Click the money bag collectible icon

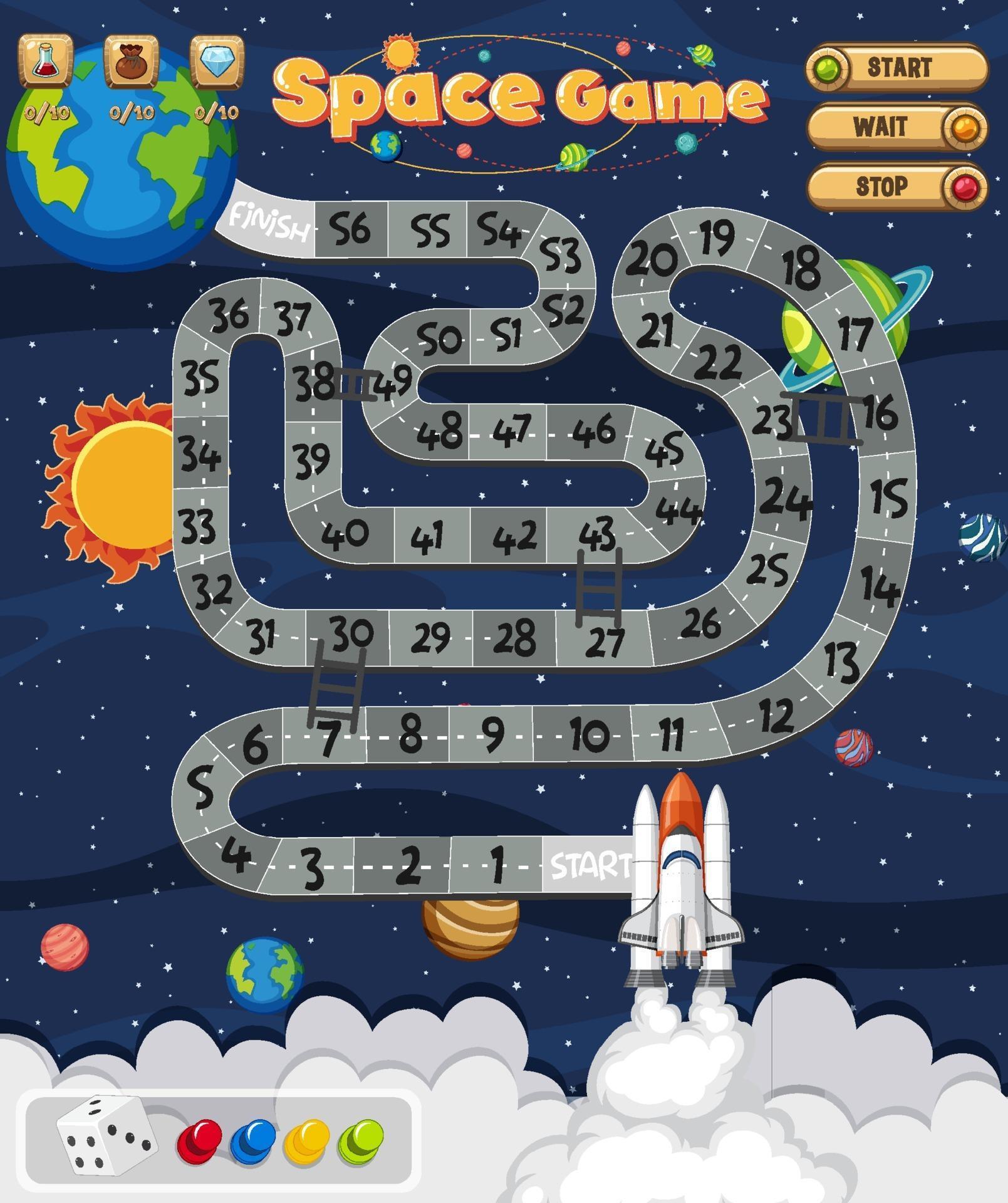coord(130,61)
